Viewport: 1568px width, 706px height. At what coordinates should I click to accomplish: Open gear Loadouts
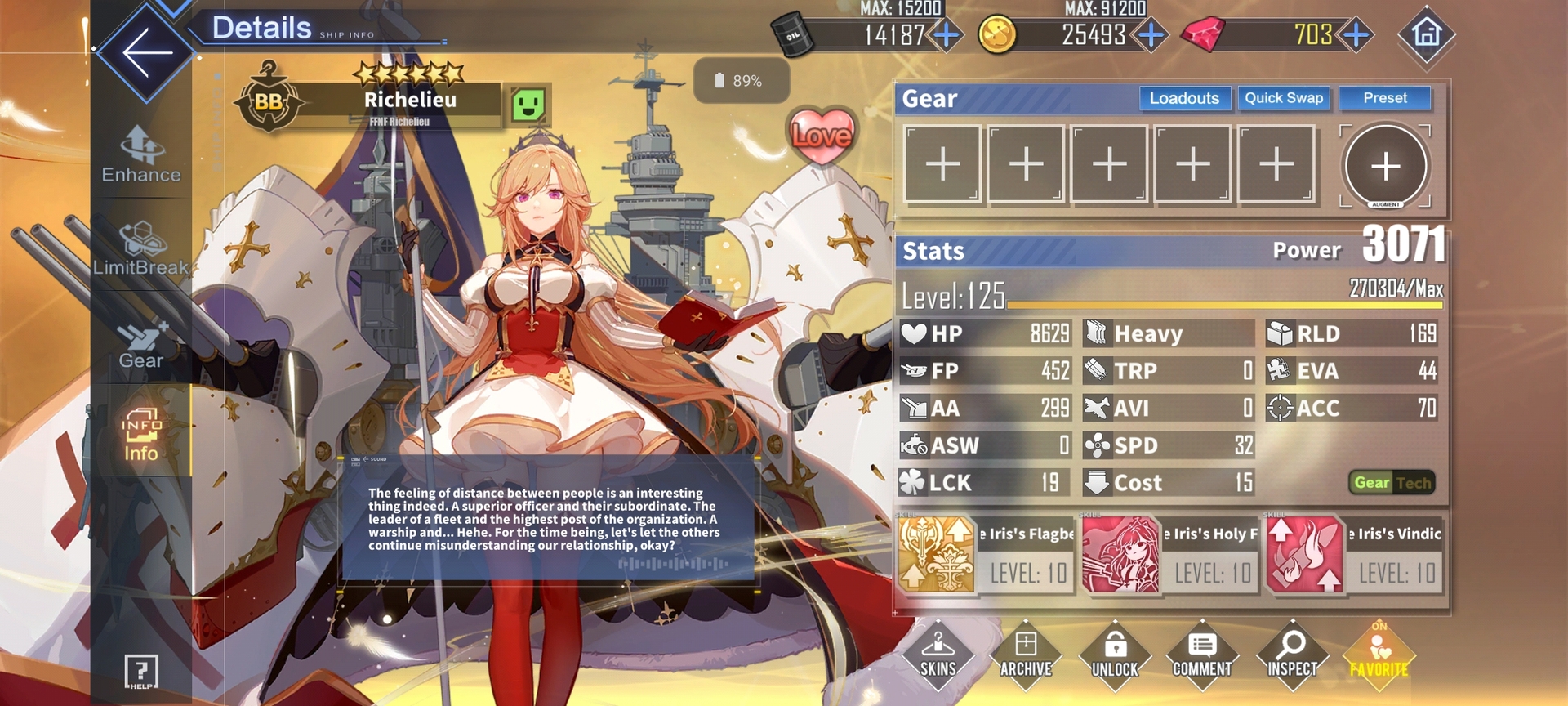coord(1184,98)
